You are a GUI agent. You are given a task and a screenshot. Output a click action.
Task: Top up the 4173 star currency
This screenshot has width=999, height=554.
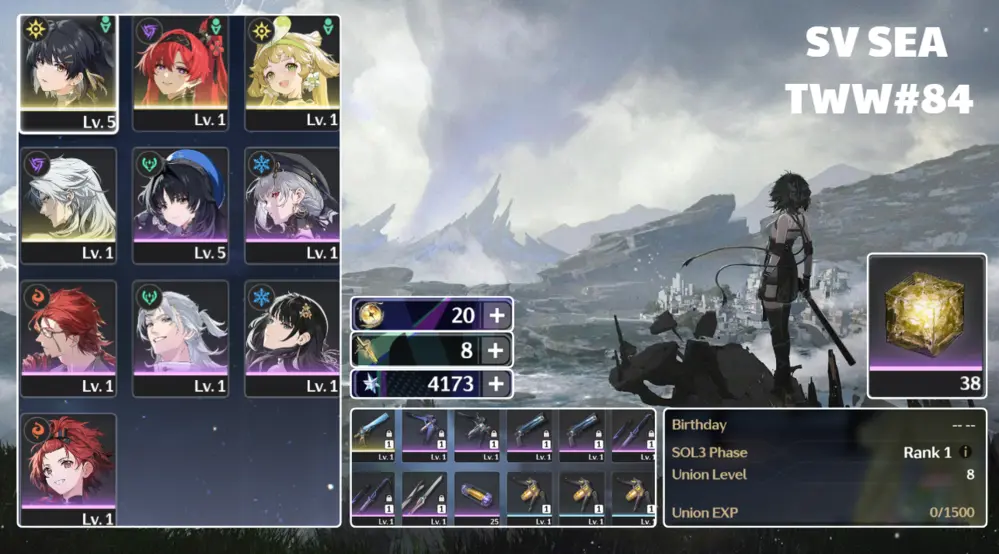coord(496,383)
